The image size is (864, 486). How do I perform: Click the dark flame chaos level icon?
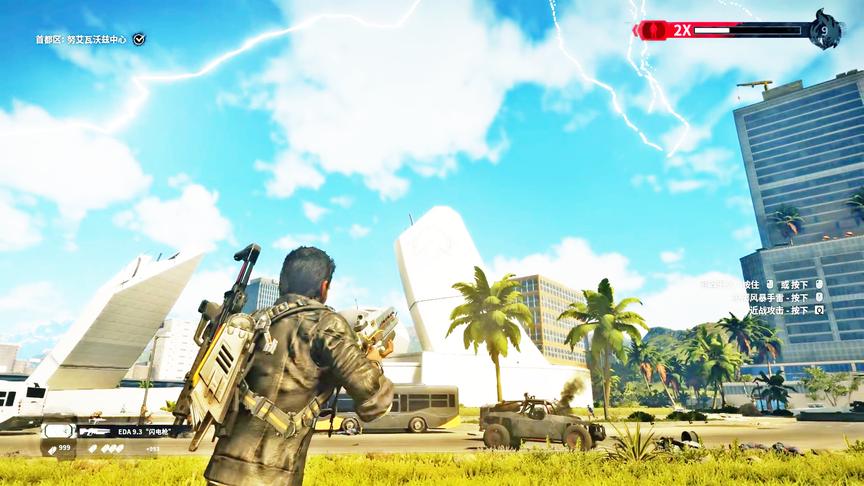click(x=825, y=29)
